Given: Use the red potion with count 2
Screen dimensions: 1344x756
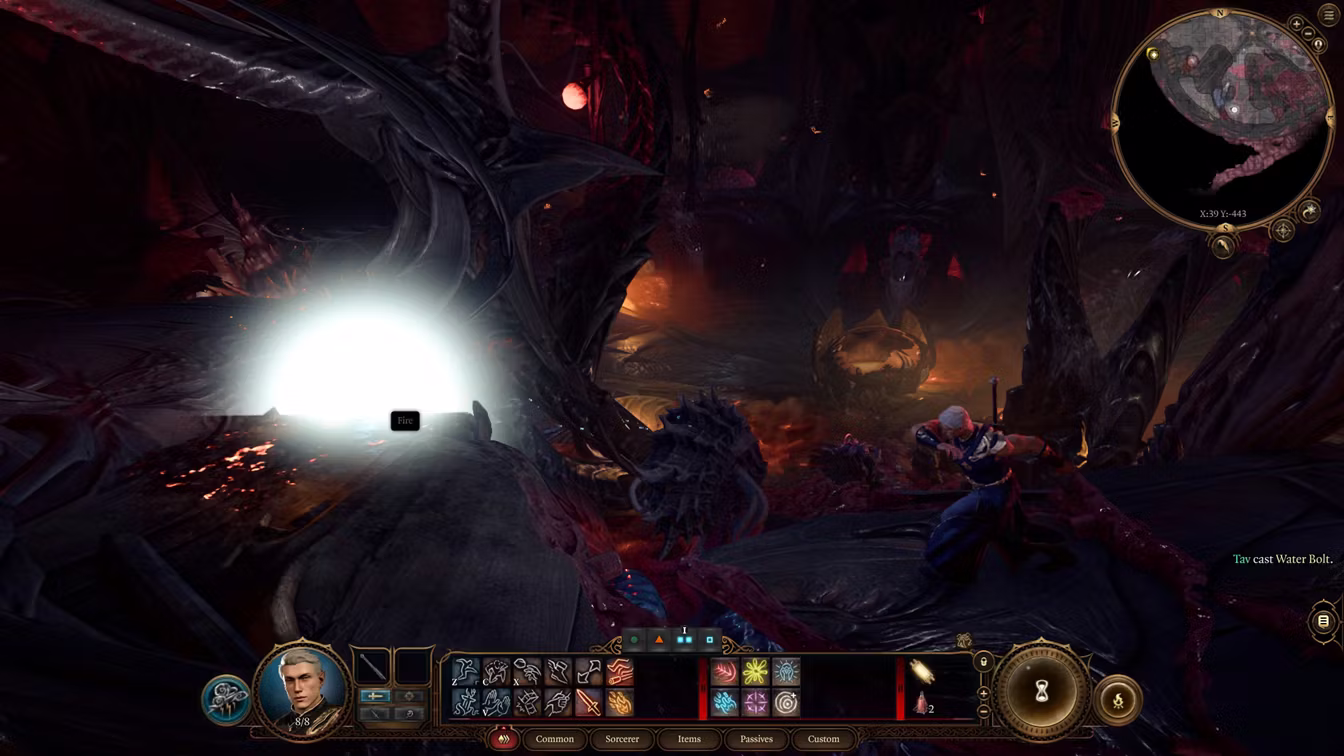Looking at the screenshot, I should 922,704.
